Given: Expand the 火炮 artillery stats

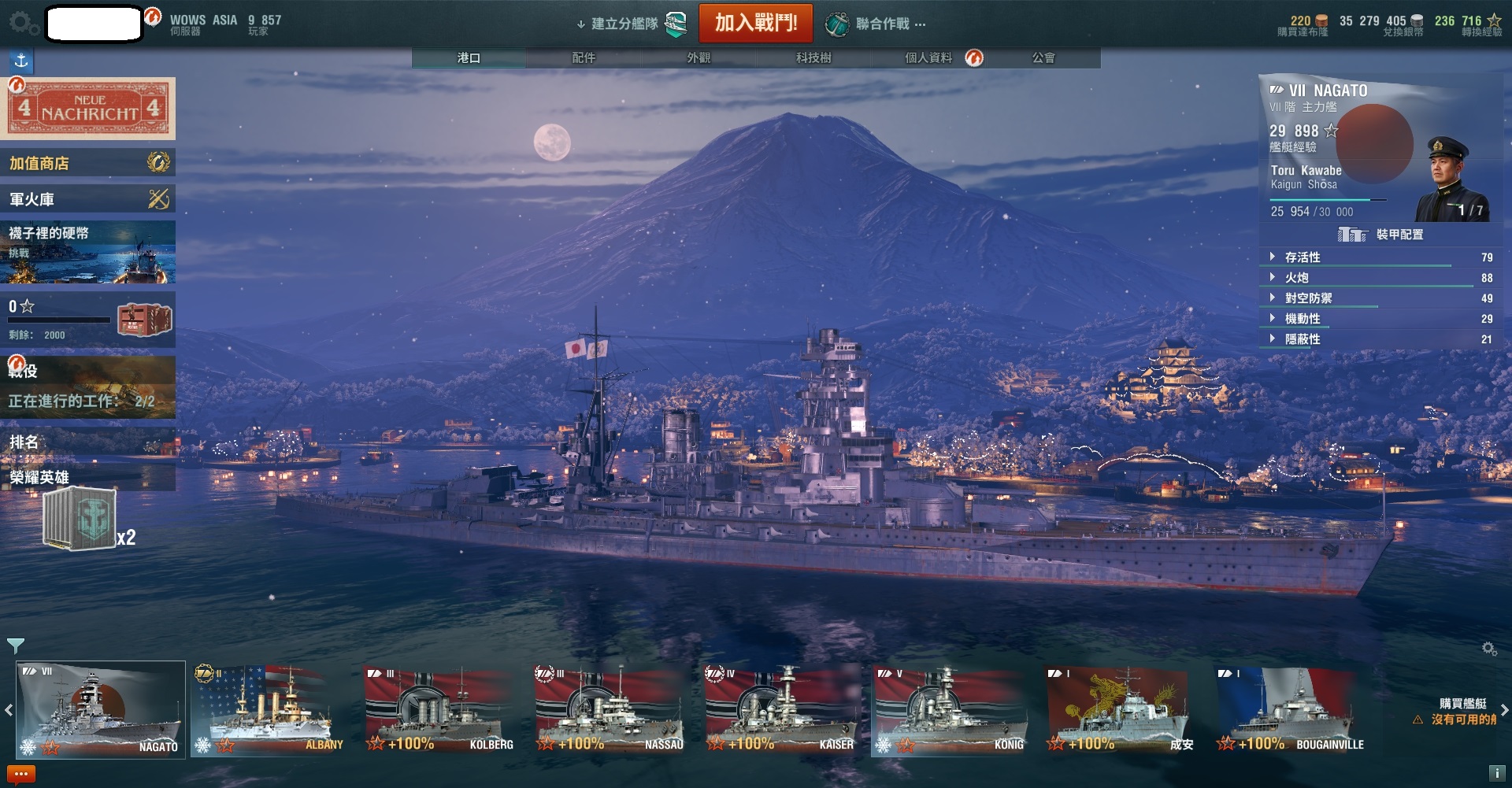Looking at the screenshot, I should (1296, 278).
